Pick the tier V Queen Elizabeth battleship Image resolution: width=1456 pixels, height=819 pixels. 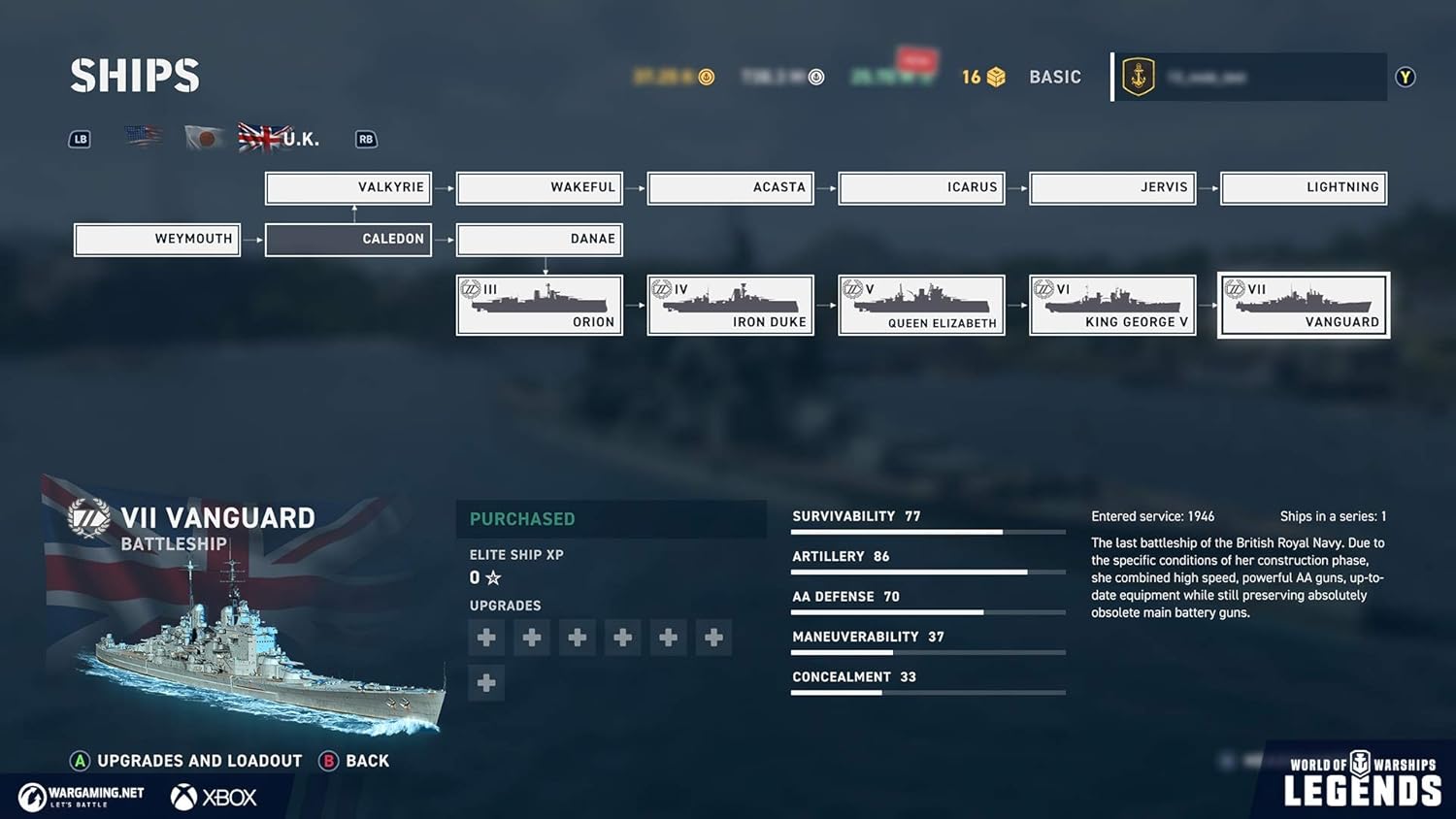tap(921, 305)
